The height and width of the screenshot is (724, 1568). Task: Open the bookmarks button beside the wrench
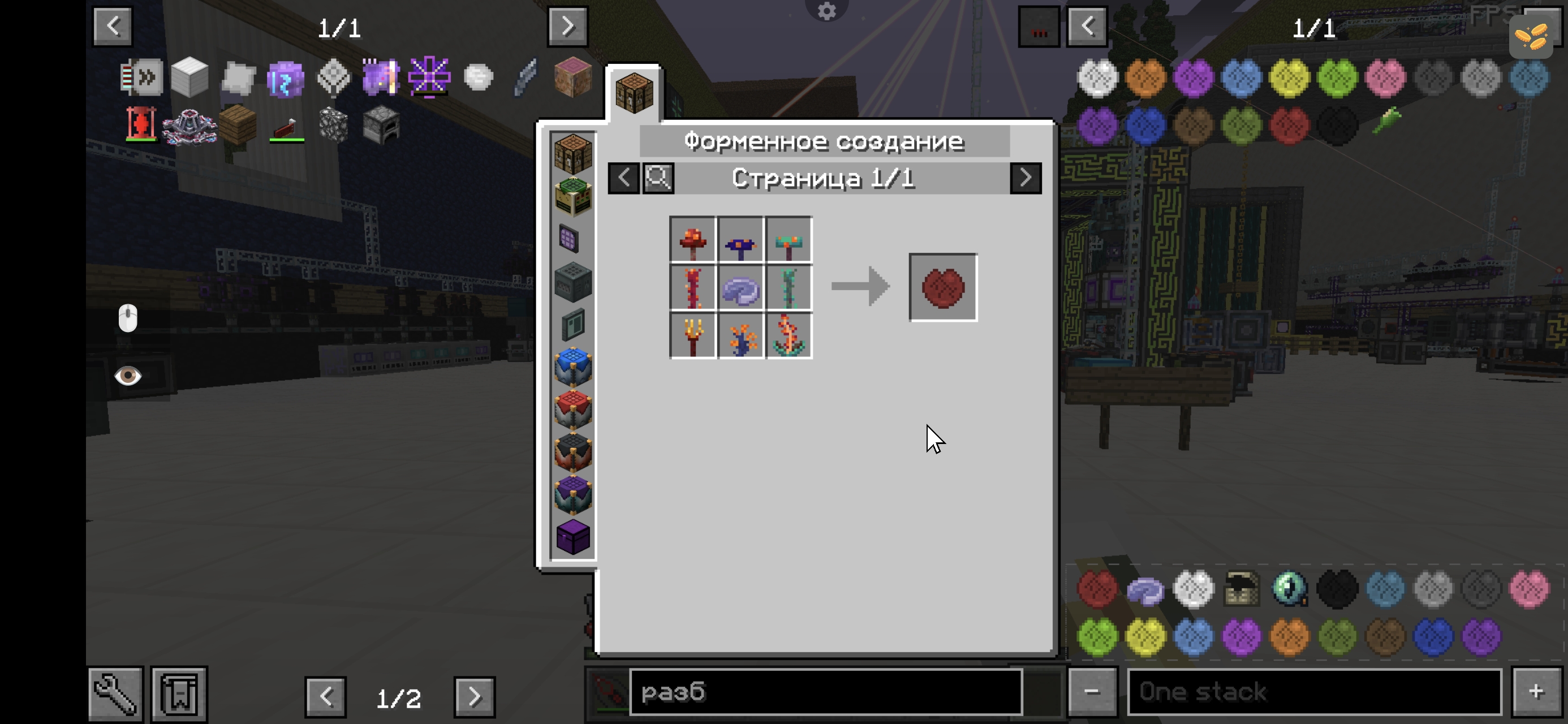[179, 693]
